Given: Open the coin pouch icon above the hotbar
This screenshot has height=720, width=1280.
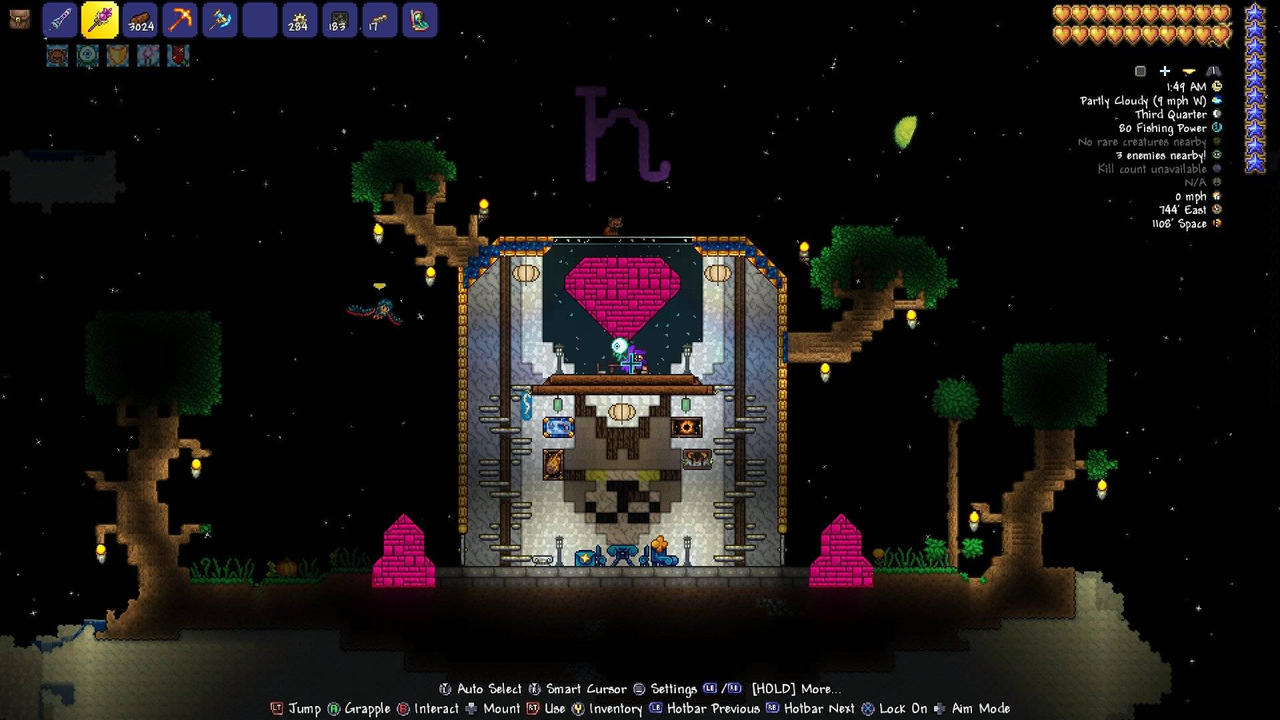Looking at the screenshot, I should click(20, 18).
